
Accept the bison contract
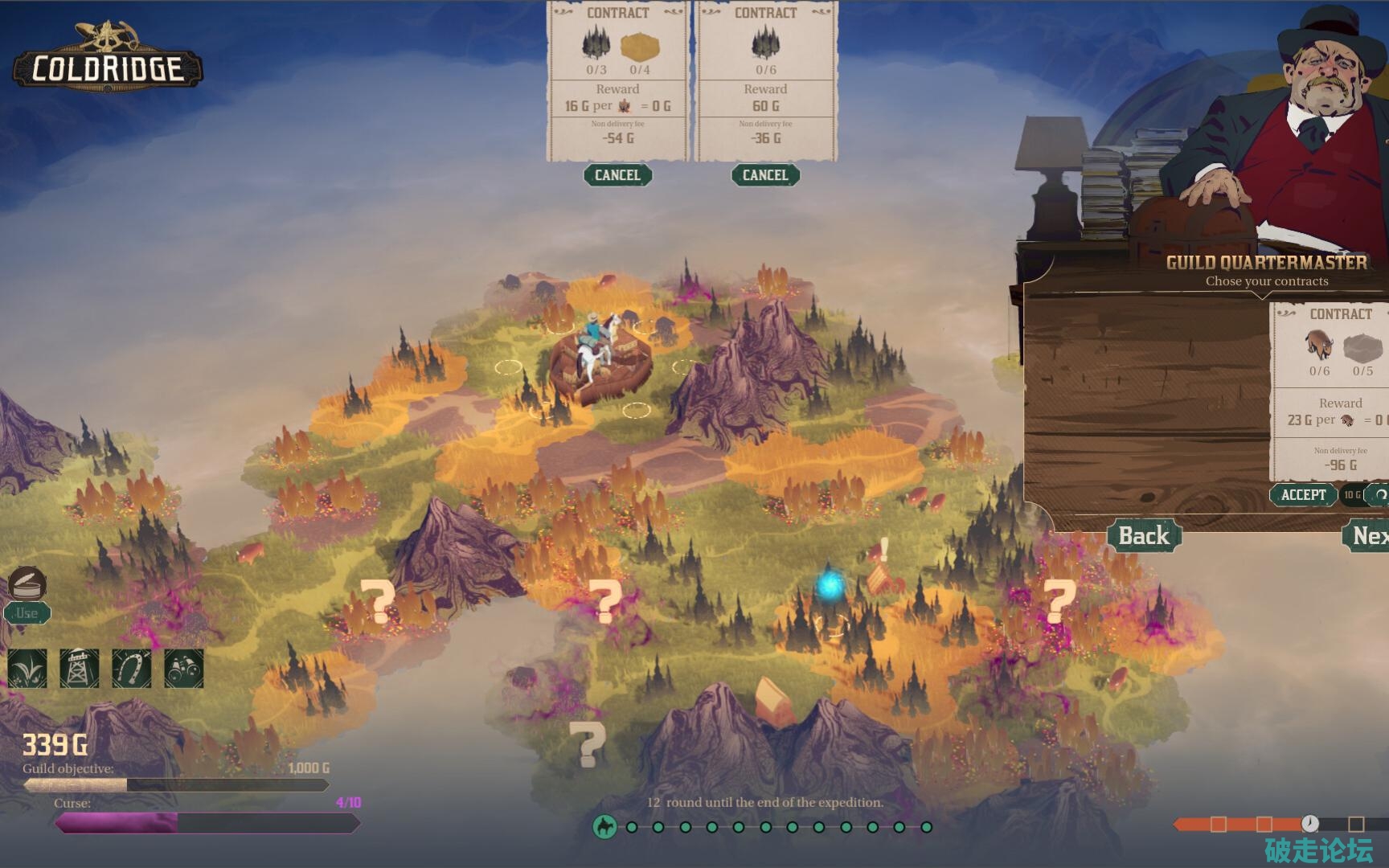tap(1303, 495)
